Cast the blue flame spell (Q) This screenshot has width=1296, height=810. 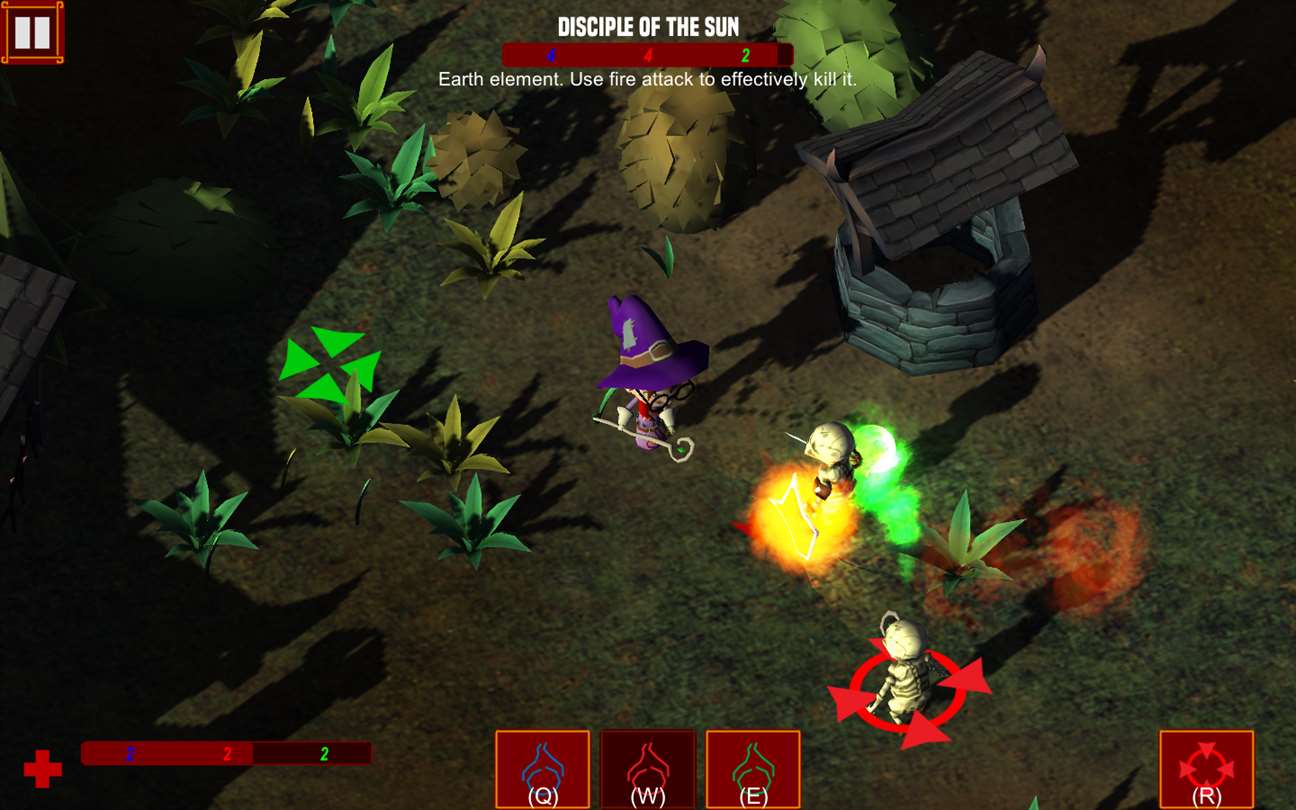543,769
